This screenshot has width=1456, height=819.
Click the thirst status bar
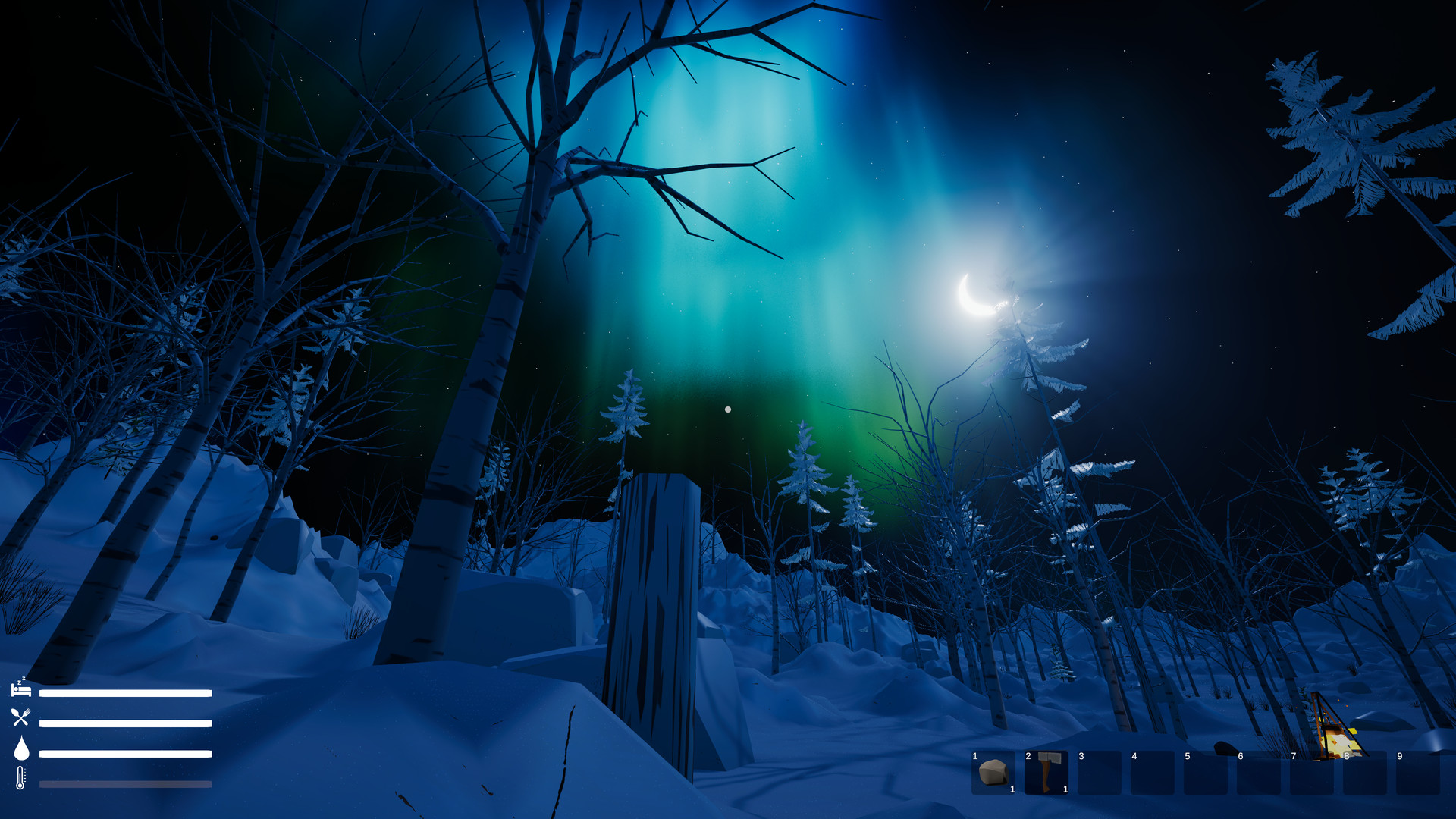125,753
